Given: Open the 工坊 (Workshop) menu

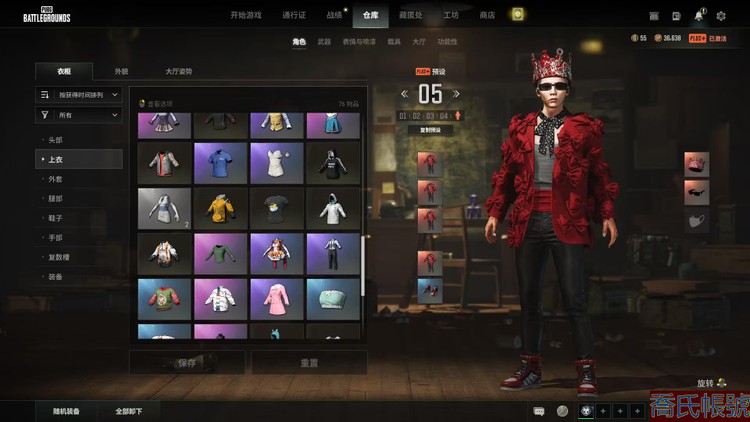Looking at the screenshot, I should click(451, 15).
